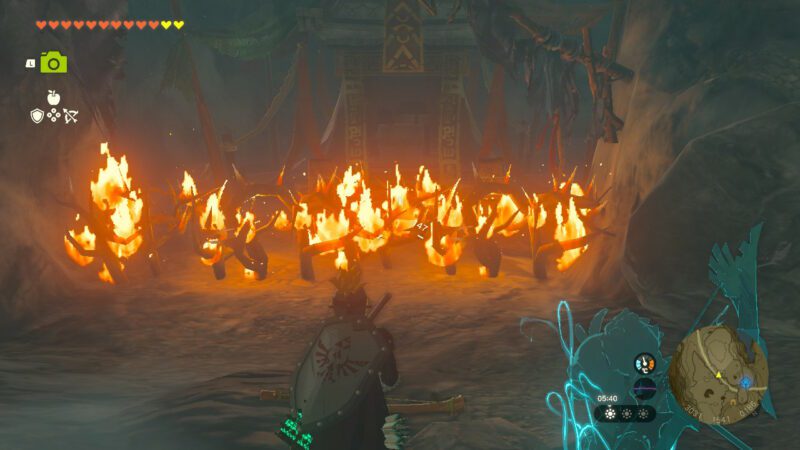Click the temperature gauge dial
The width and height of the screenshot is (800, 450).
pyautogui.click(x=645, y=365)
